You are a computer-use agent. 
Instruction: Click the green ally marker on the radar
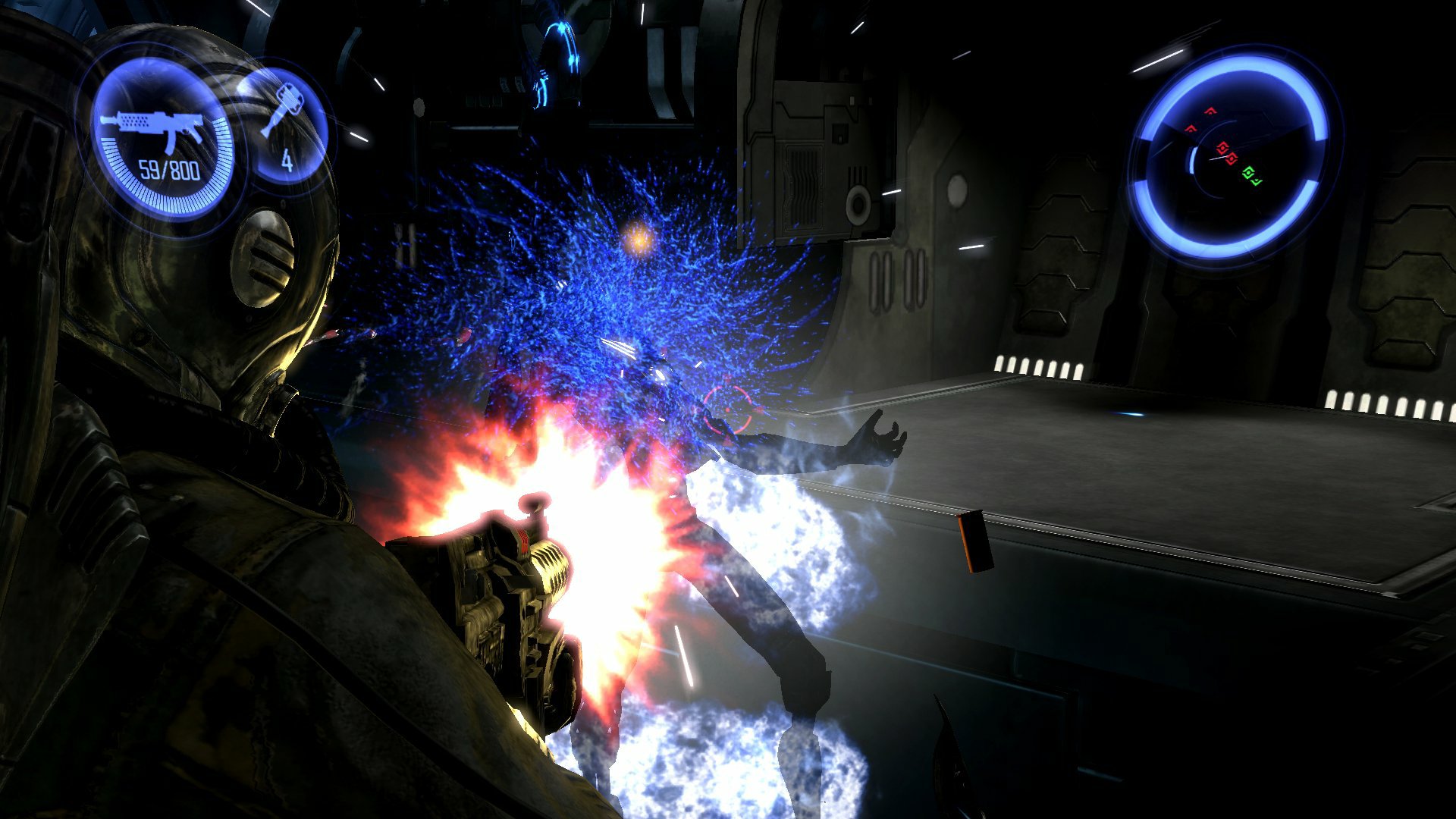coord(1249,172)
